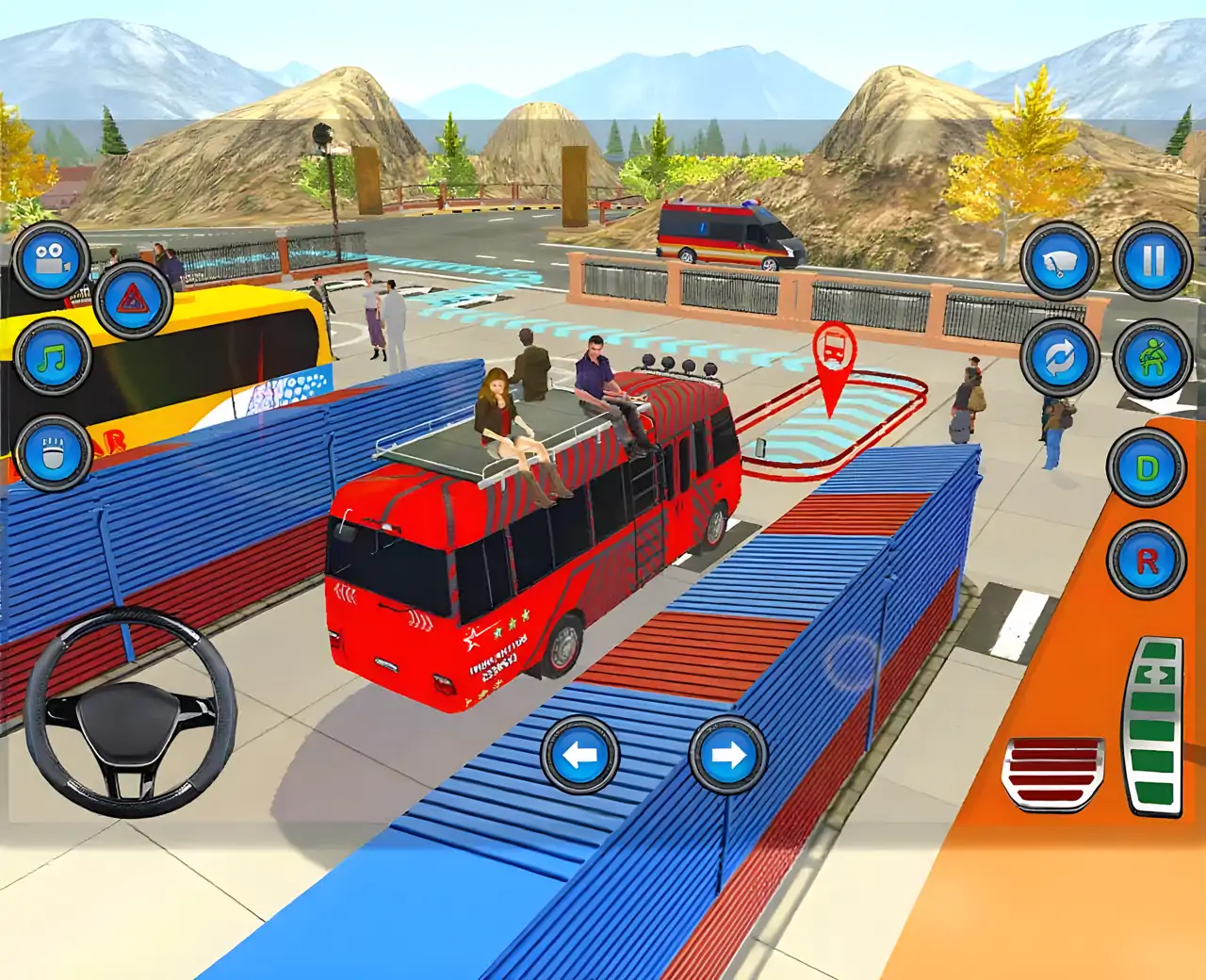
Task: Pause the game
Action: click(1152, 261)
